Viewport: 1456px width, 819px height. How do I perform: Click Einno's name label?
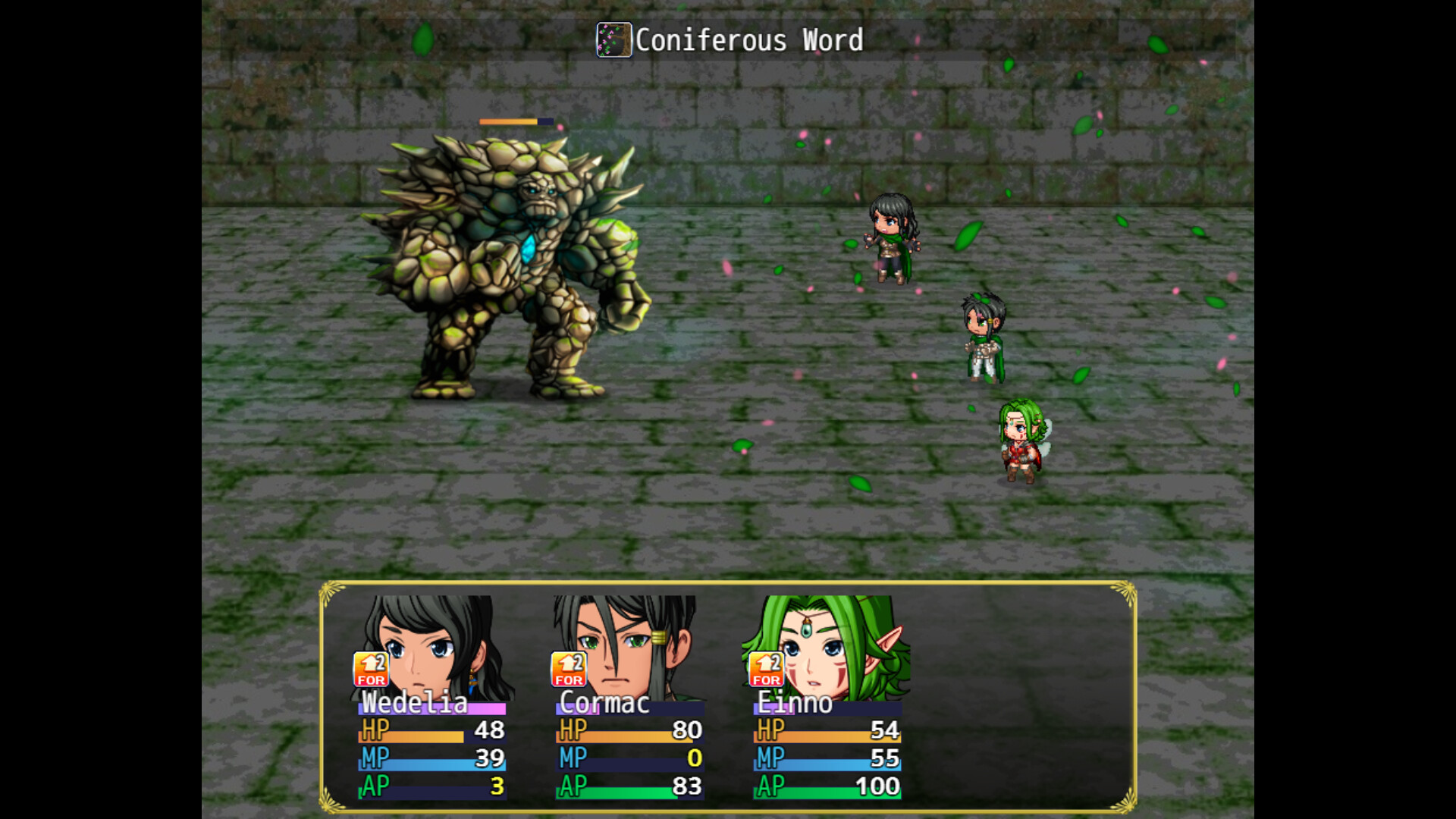(x=795, y=704)
